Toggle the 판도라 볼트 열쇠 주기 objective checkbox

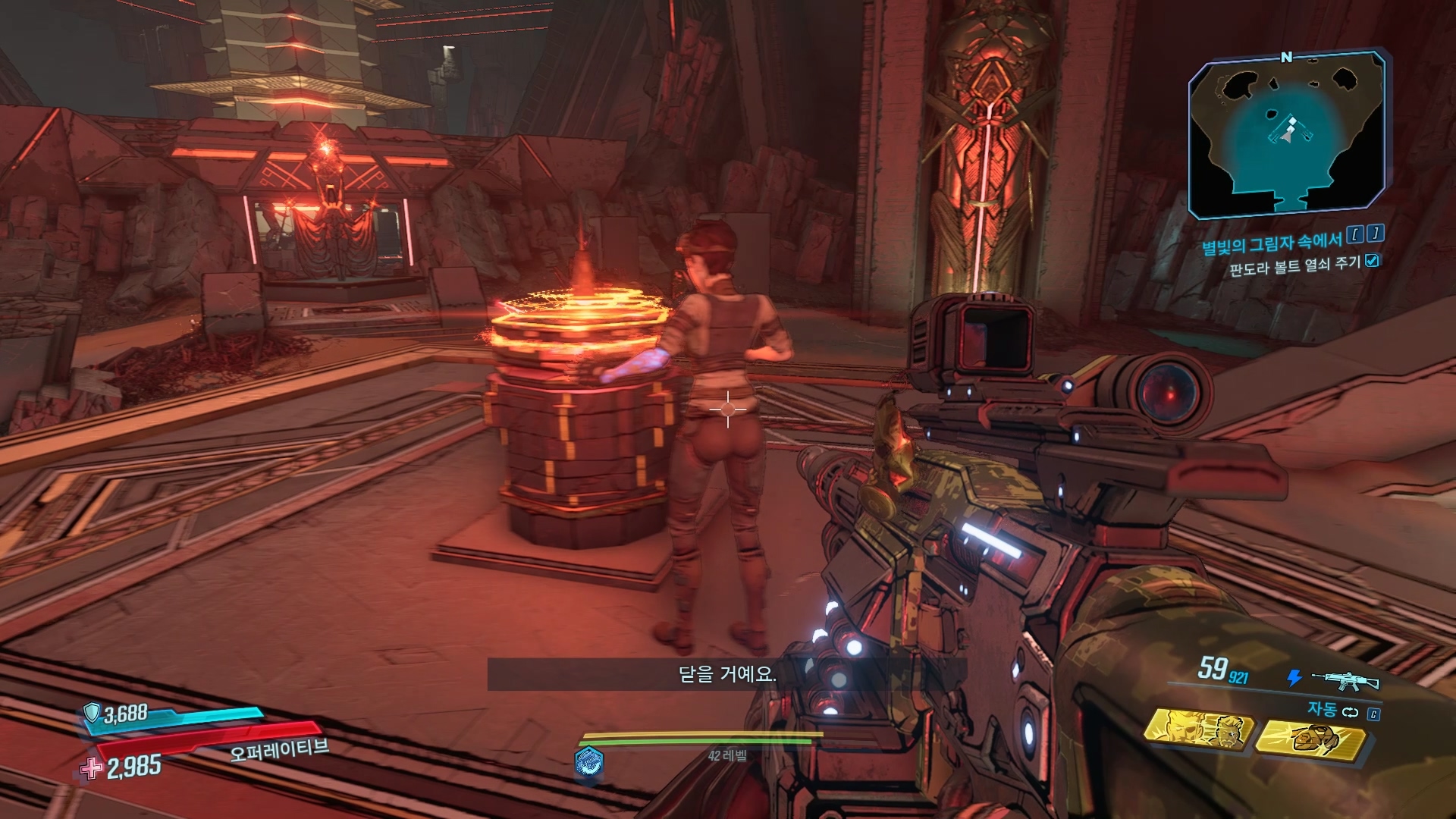pyautogui.click(x=1372, y=261)
